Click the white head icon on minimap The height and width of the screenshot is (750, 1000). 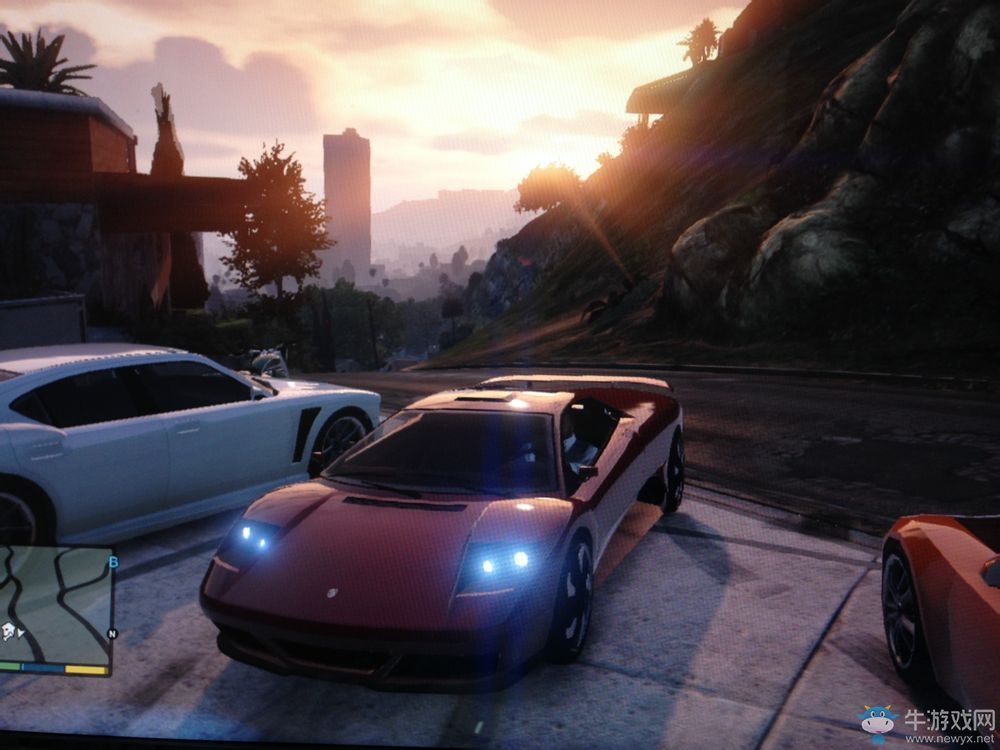[9, 630]
